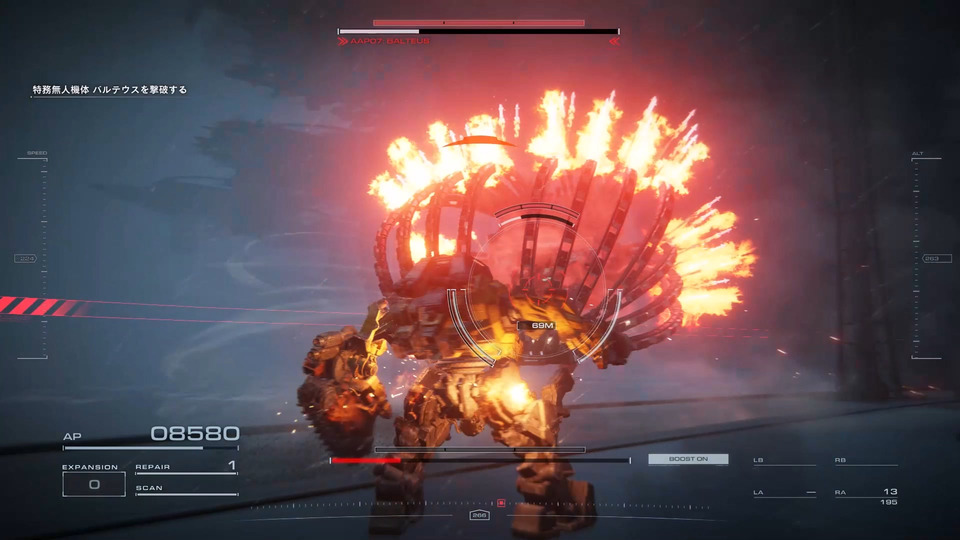Select the RA weapon slot
Viewport: 960px width, 540px height.
tap(865, 493)
